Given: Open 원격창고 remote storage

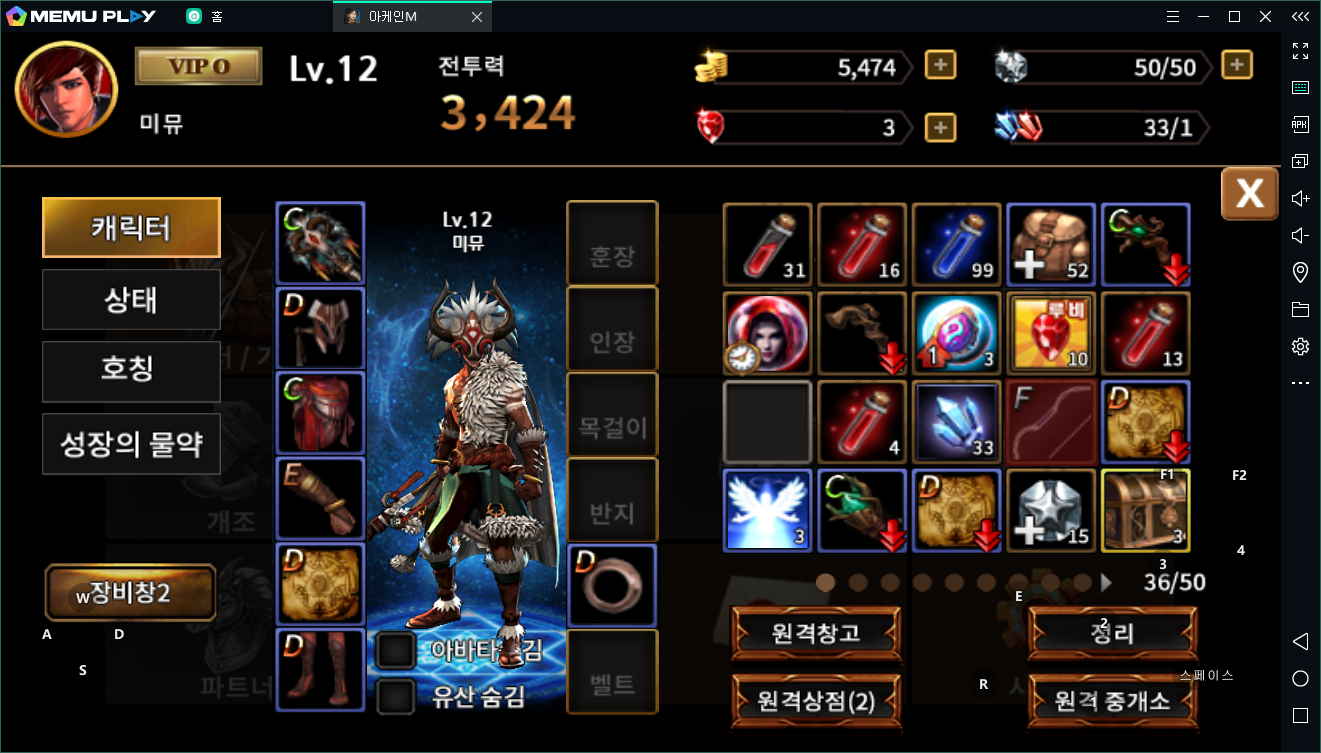Looking at the screenshot, I should click(x=816, y=632).
